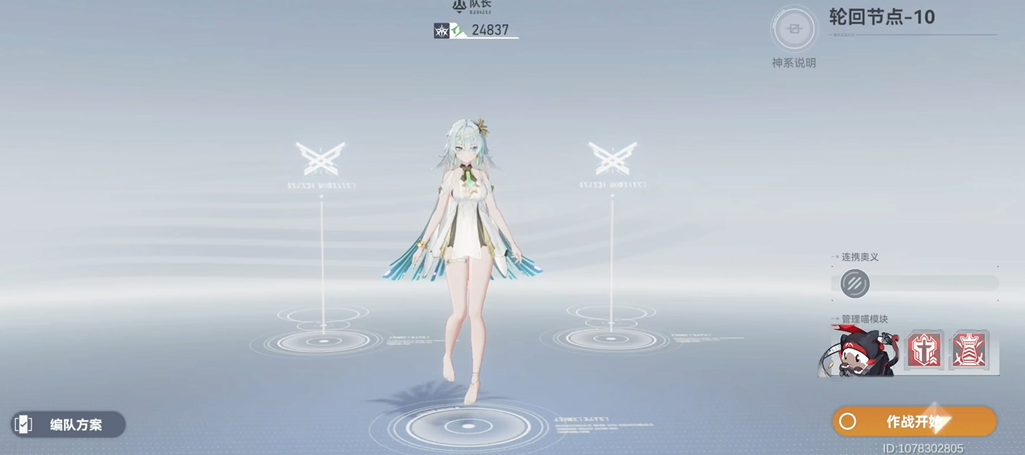Image resolution: width=1025 pixels, height=455 pixels.
Task: Open the 神系说明 info icon
Action: (x=794, y=30)
